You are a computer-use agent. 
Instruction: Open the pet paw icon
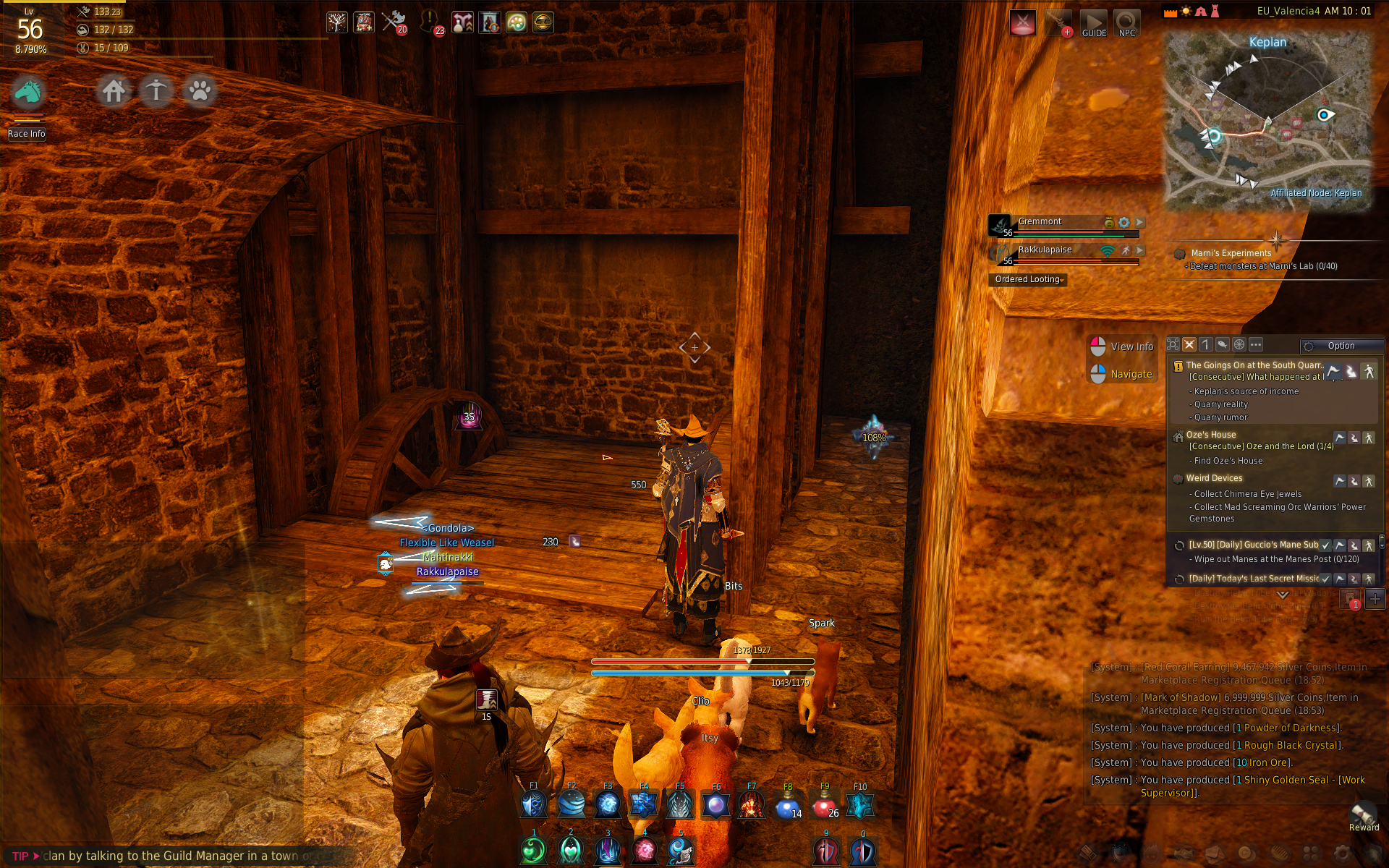200,91
